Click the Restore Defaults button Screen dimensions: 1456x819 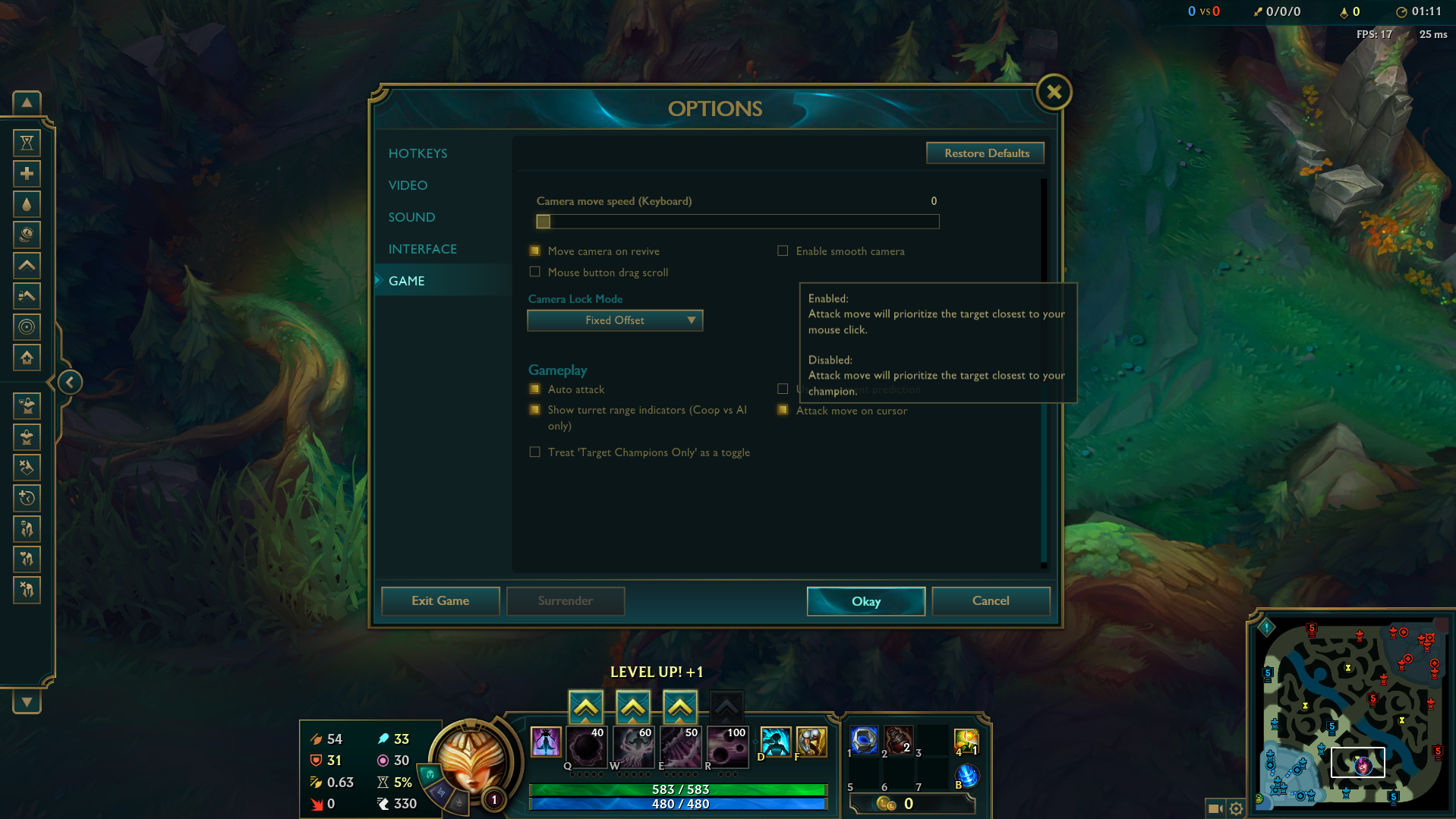point(985,153)
